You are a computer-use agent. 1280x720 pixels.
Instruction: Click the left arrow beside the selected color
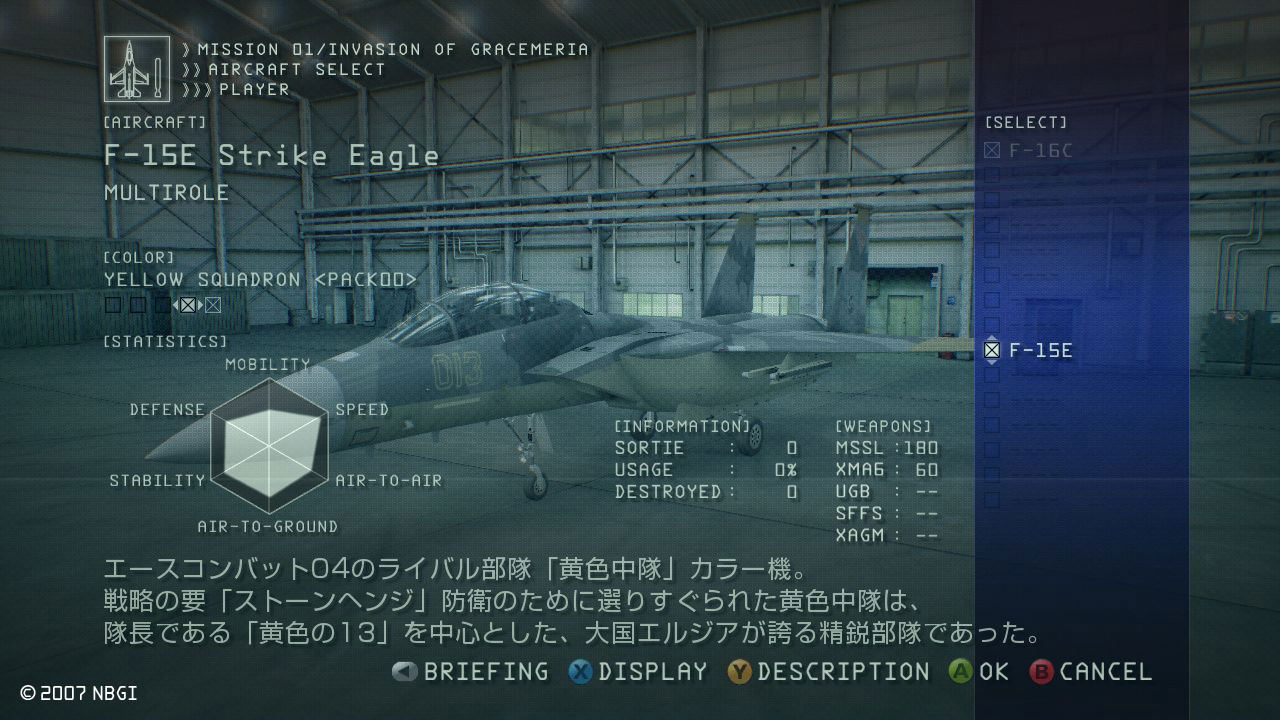pyautogui.click(x=175, y=305)
